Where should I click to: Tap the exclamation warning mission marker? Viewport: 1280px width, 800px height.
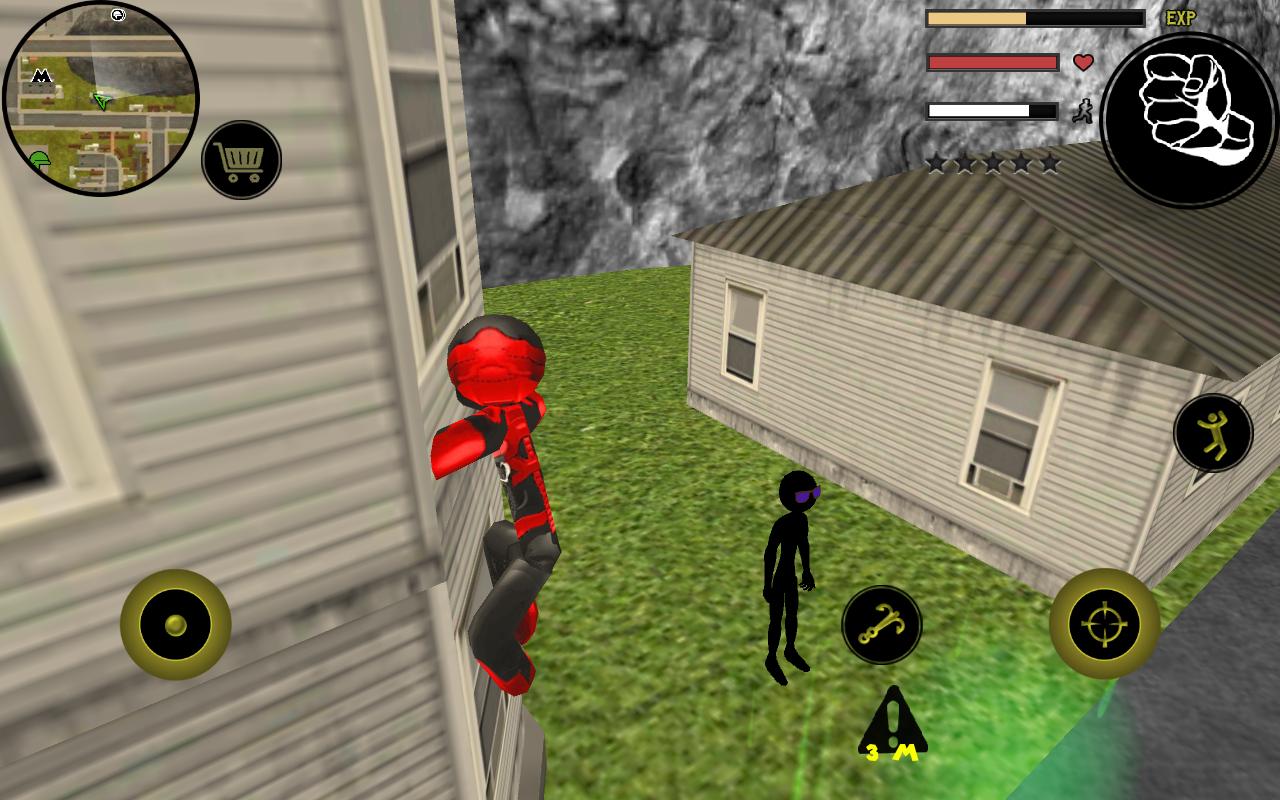[893, 715]
